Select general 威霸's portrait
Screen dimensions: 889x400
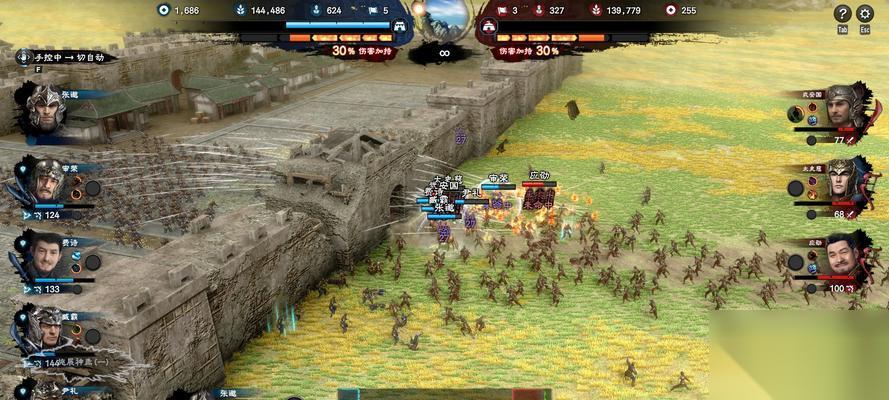point(46,330)
